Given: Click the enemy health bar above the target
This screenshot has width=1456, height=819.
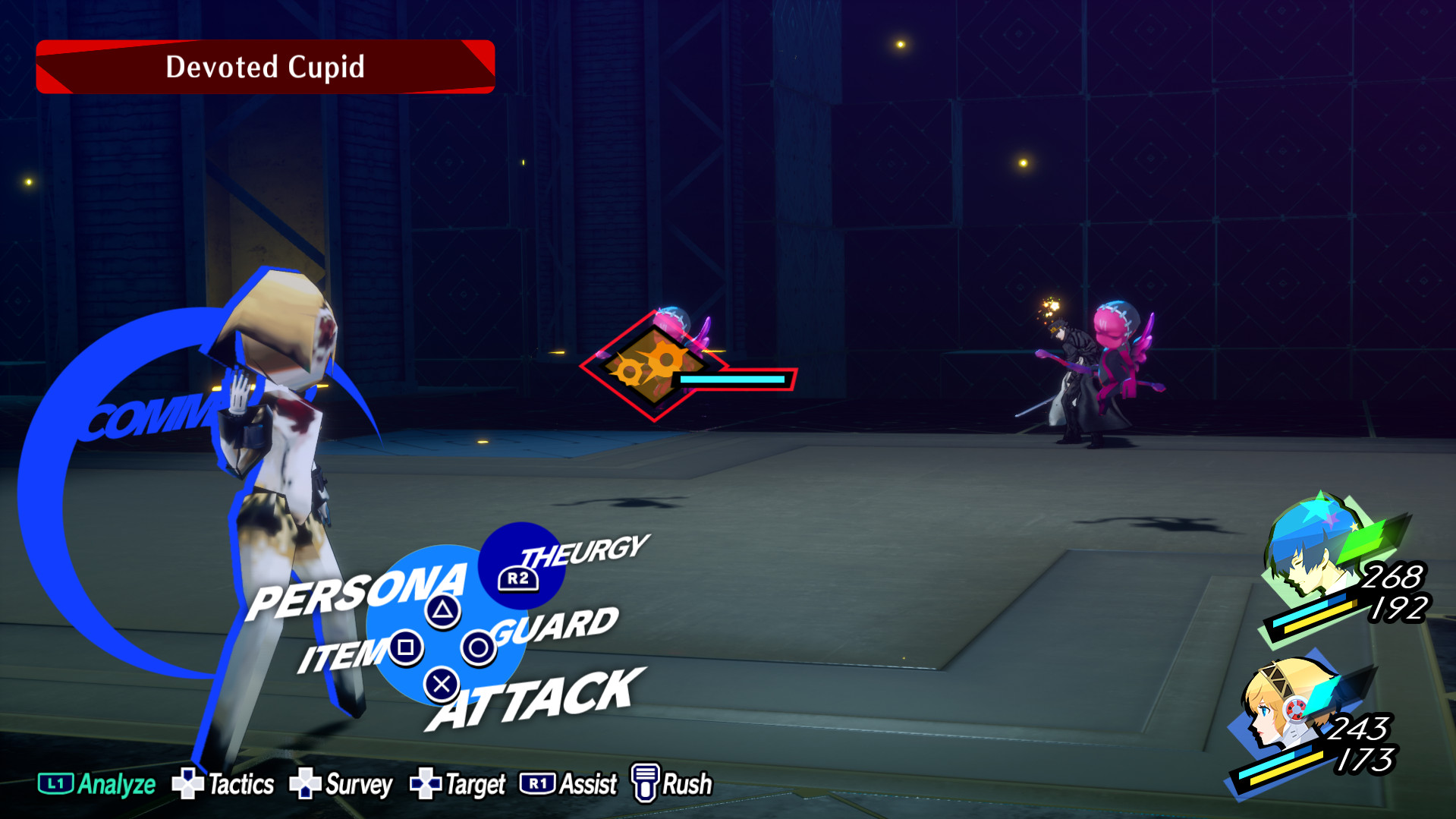Looking at the screenshot, I should pyautogui.click(x=732, y=377).
